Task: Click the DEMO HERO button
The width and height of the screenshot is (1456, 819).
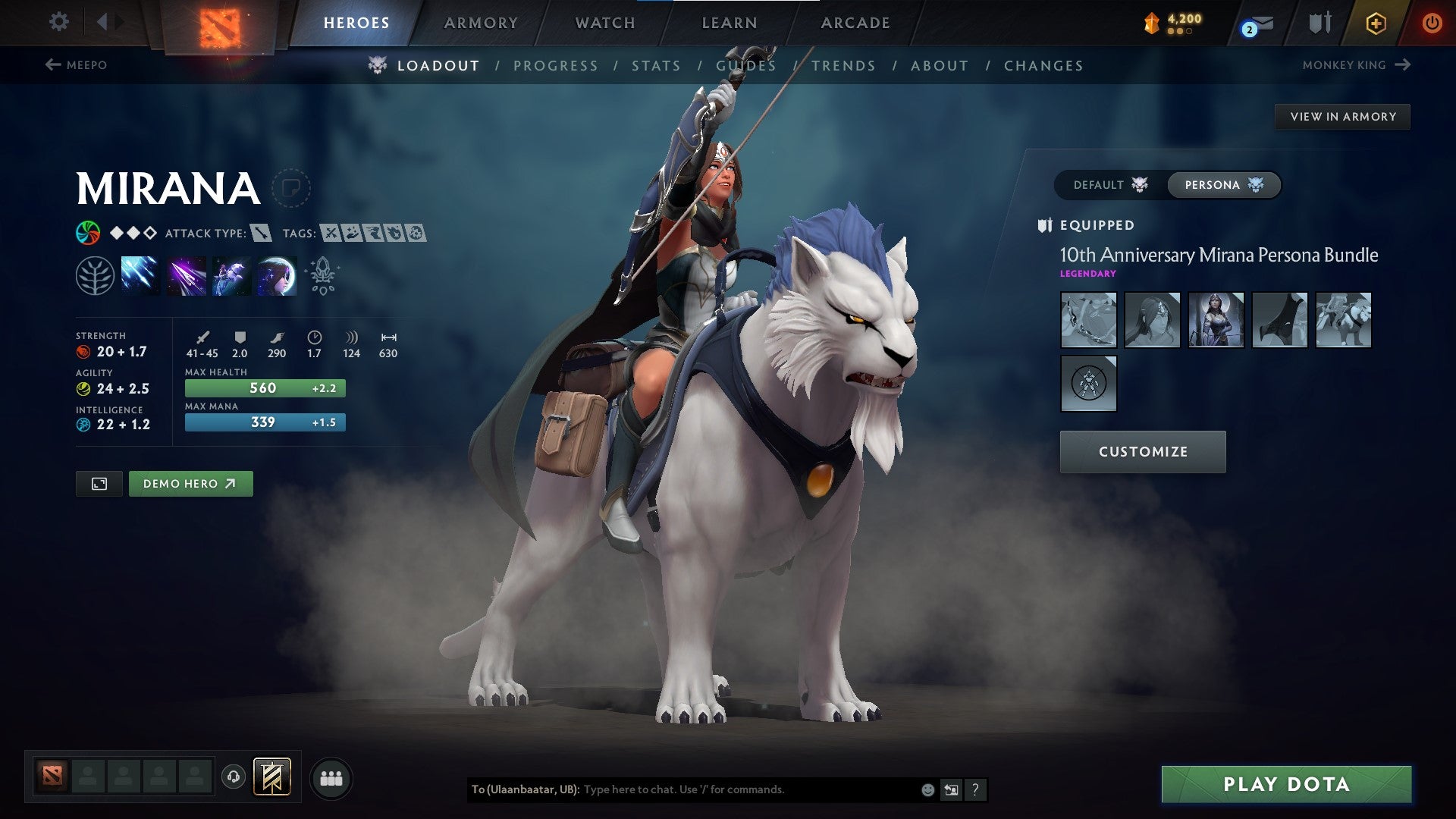Action: [190, 483]
